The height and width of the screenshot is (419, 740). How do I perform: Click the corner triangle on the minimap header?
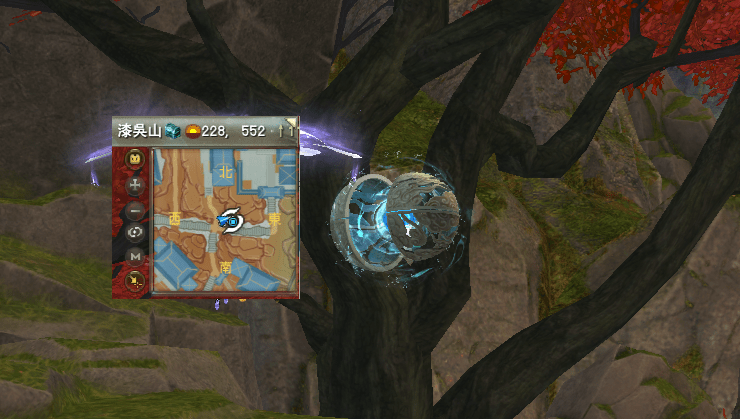click(x=290, y=124)
